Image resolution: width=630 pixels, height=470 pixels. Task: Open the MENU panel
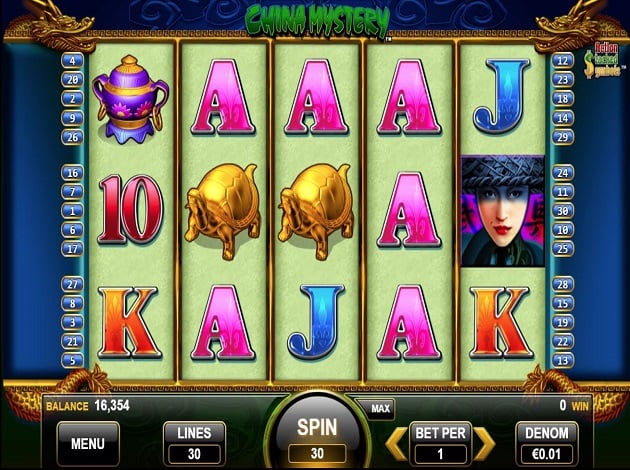tap(87, 441)
